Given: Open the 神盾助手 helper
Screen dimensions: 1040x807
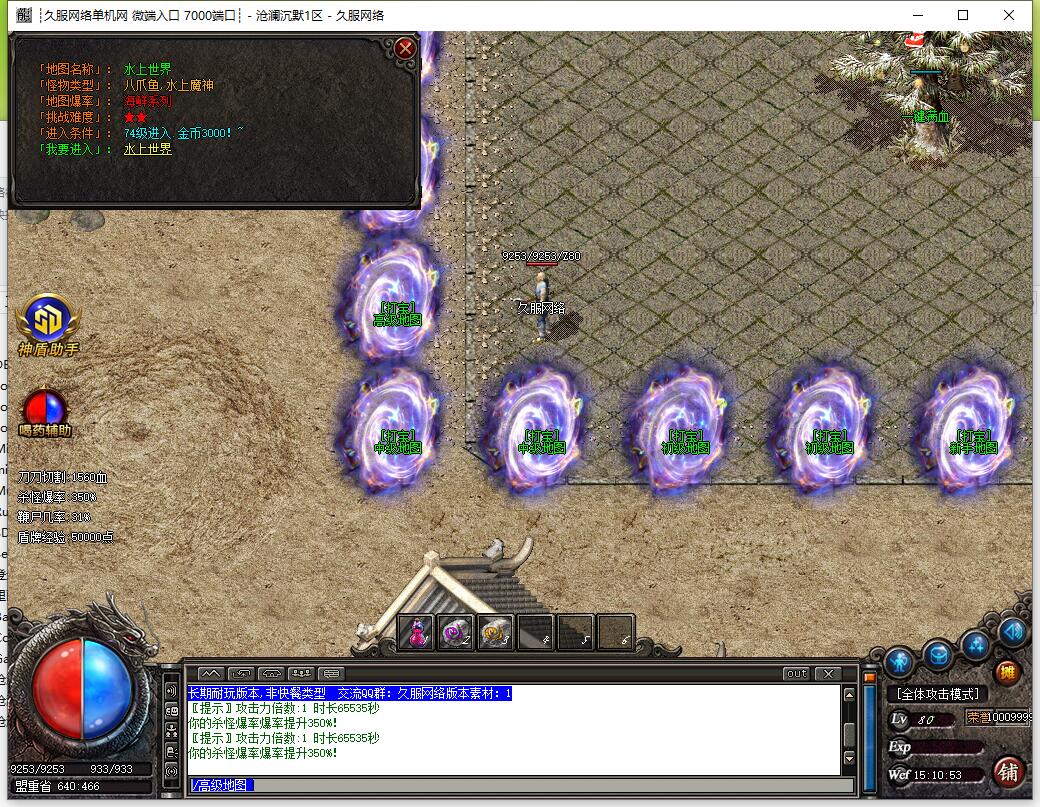Looking at the screenshot, I should tap(47, 320).
